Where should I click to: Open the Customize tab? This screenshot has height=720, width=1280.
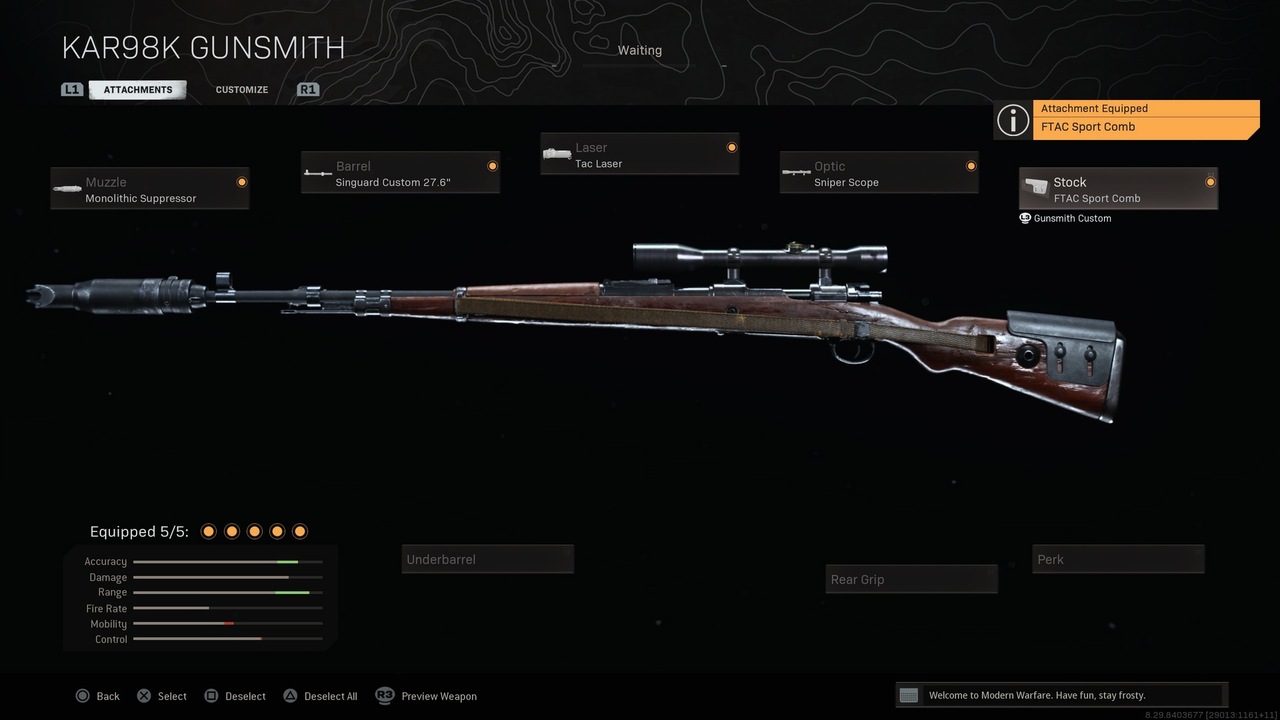pos(242,90)
